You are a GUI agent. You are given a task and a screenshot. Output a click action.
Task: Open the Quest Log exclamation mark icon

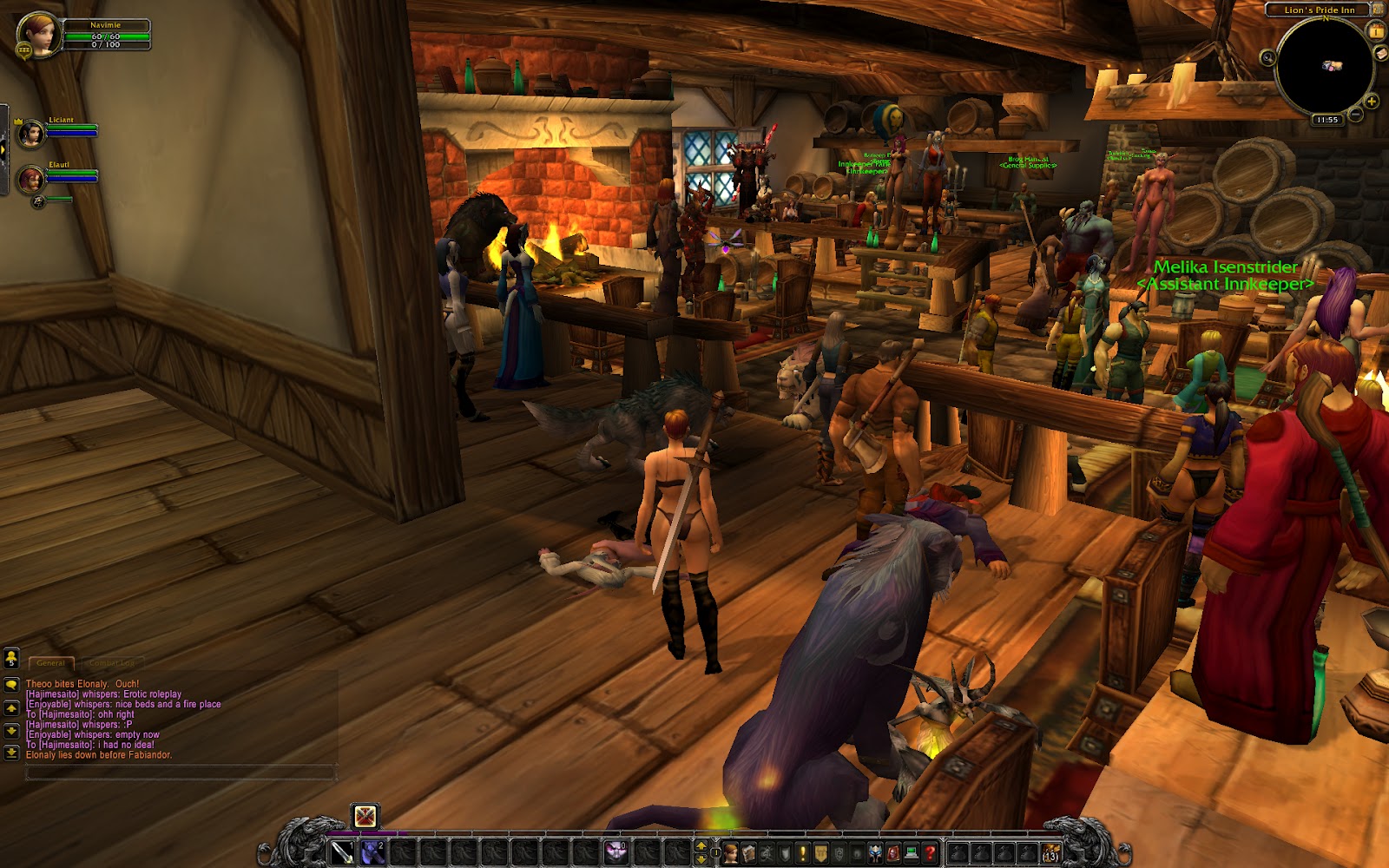point(803,852)
